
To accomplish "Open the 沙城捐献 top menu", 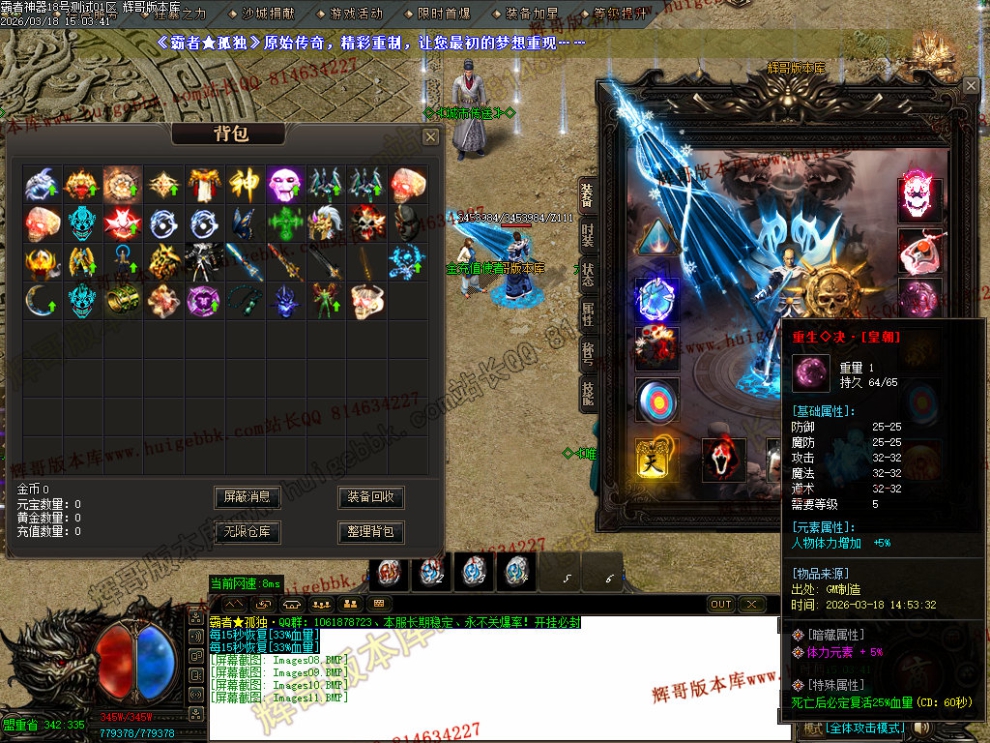I will (x=268, y=14).
